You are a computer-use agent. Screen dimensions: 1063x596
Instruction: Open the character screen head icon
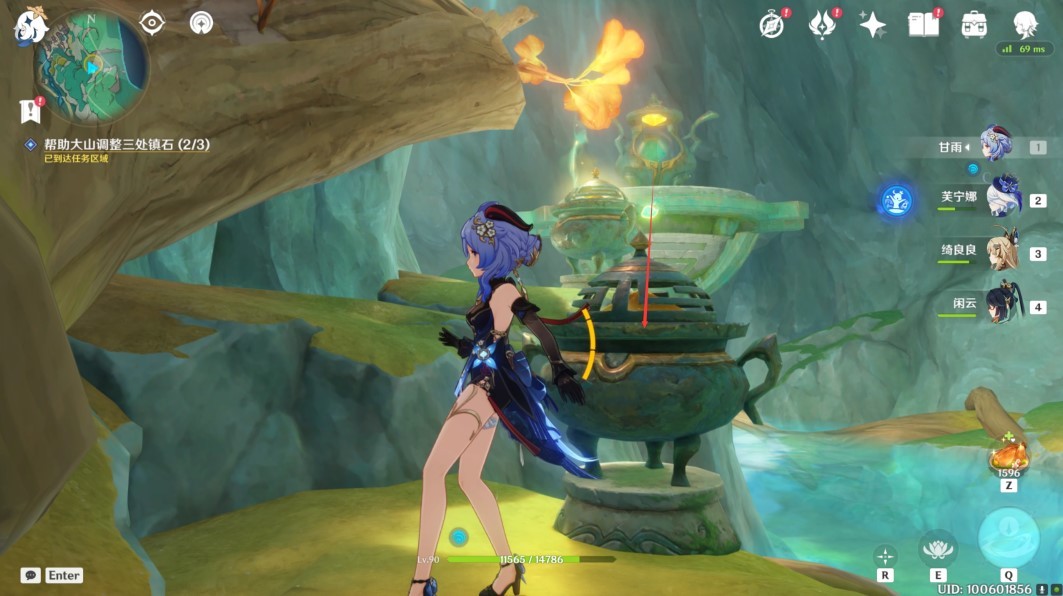(x=1024, y=25)
